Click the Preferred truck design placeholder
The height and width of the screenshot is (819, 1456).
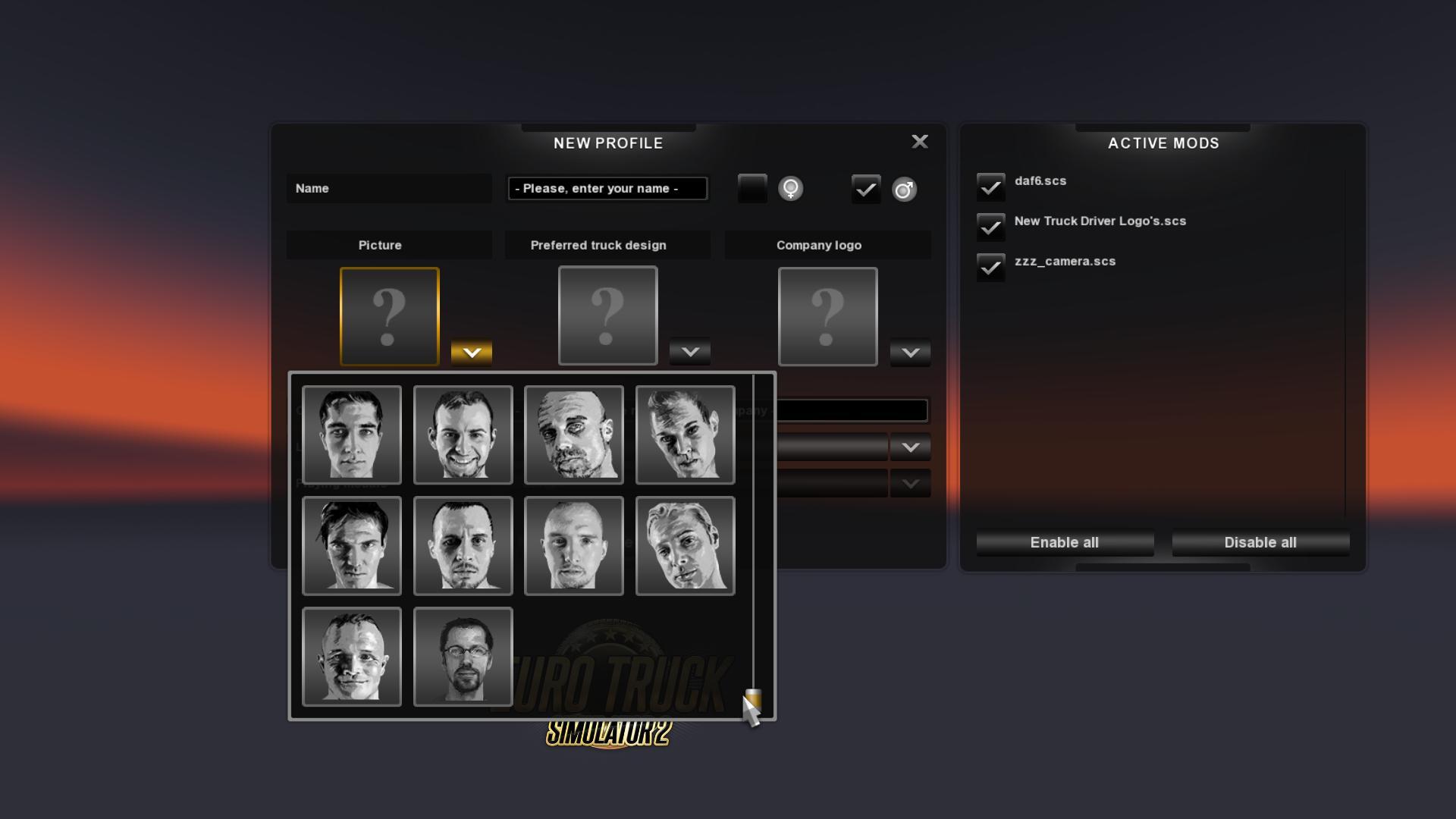pyautogui.click(x=607, y=315)
